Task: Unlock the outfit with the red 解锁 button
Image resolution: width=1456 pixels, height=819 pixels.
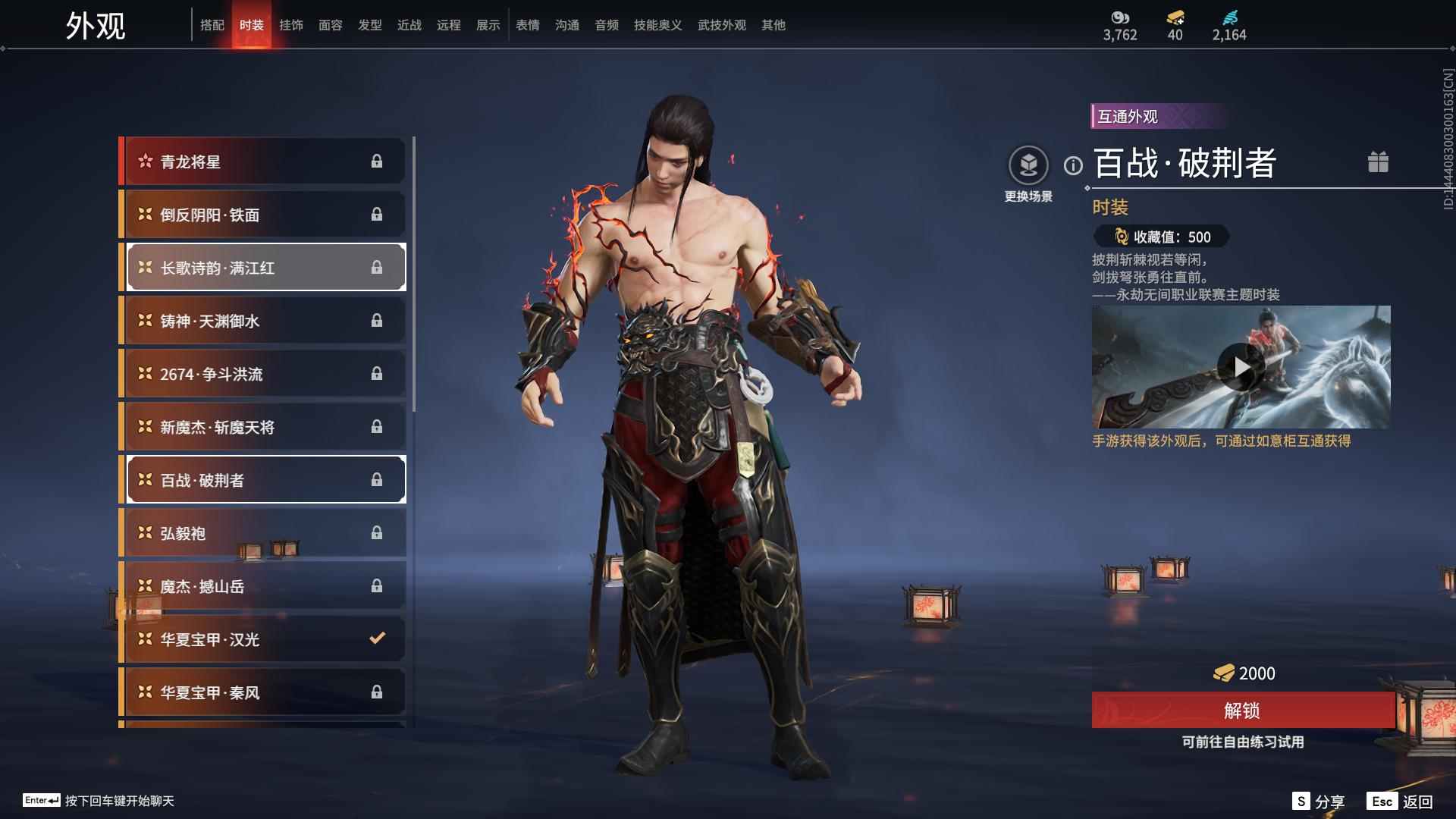Action: coord(1242,711)
